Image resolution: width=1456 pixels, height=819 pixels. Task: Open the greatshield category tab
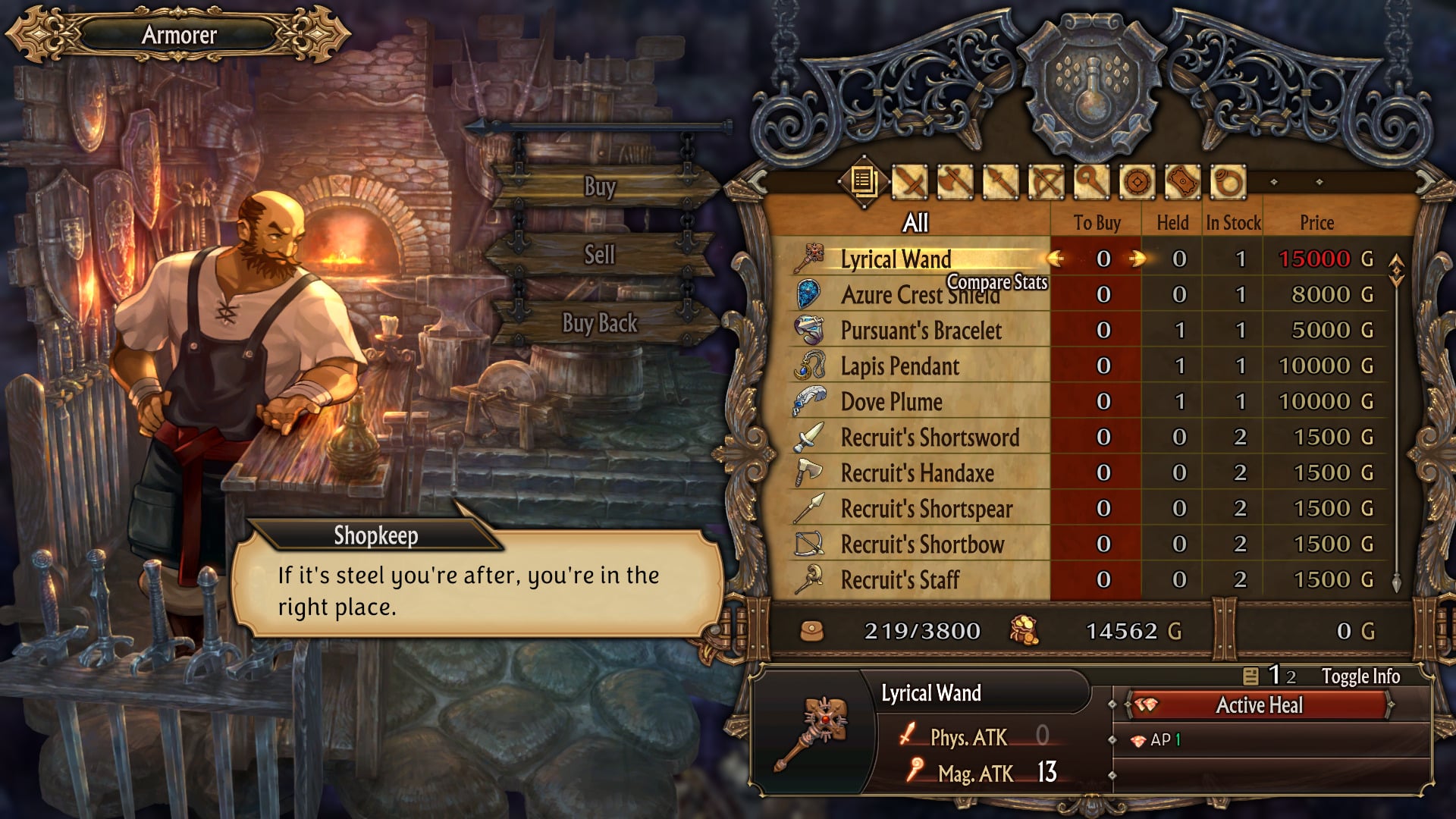(1182, 182)
